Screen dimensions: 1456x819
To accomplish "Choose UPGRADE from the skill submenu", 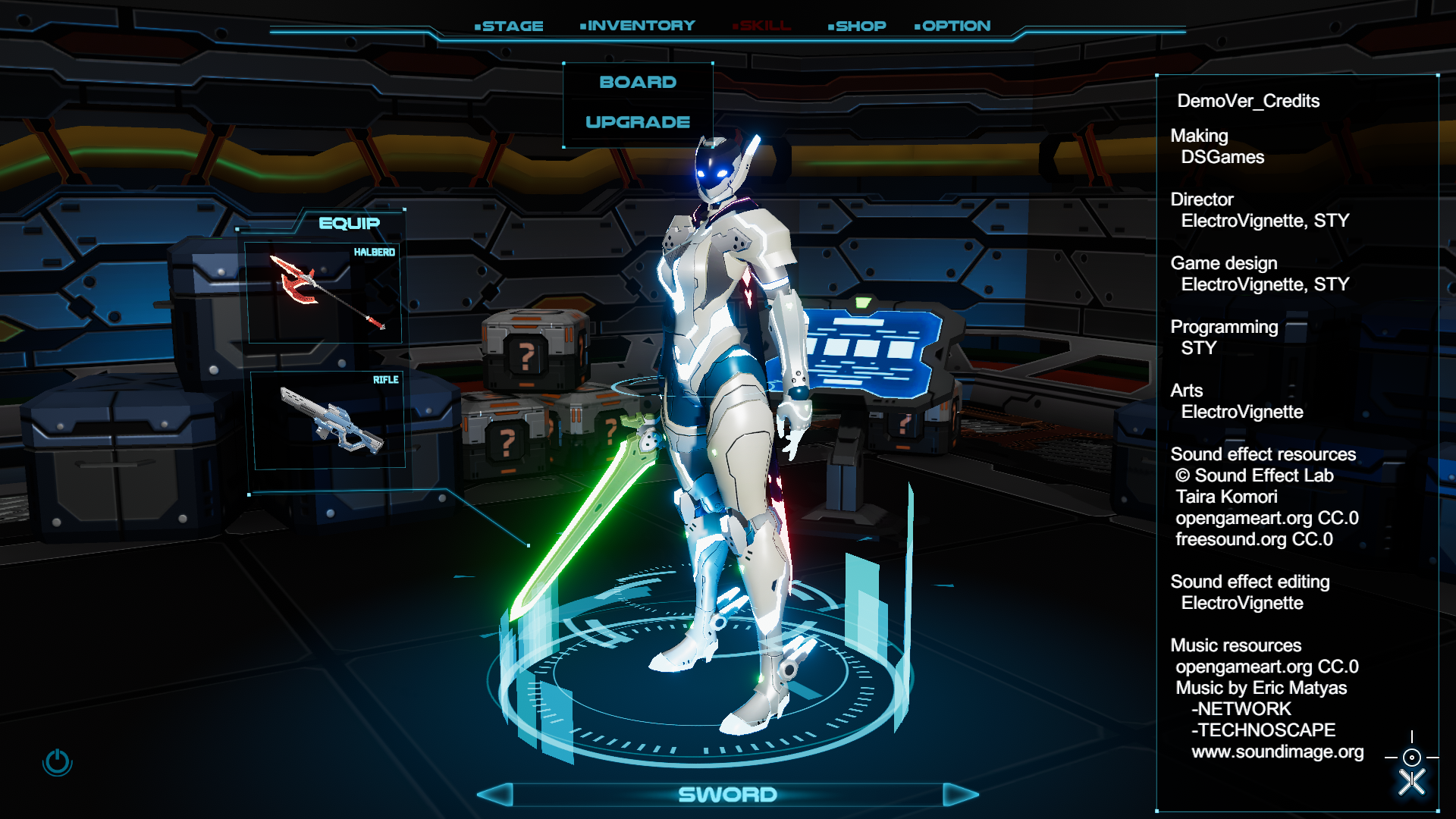I will pos(638,122).
